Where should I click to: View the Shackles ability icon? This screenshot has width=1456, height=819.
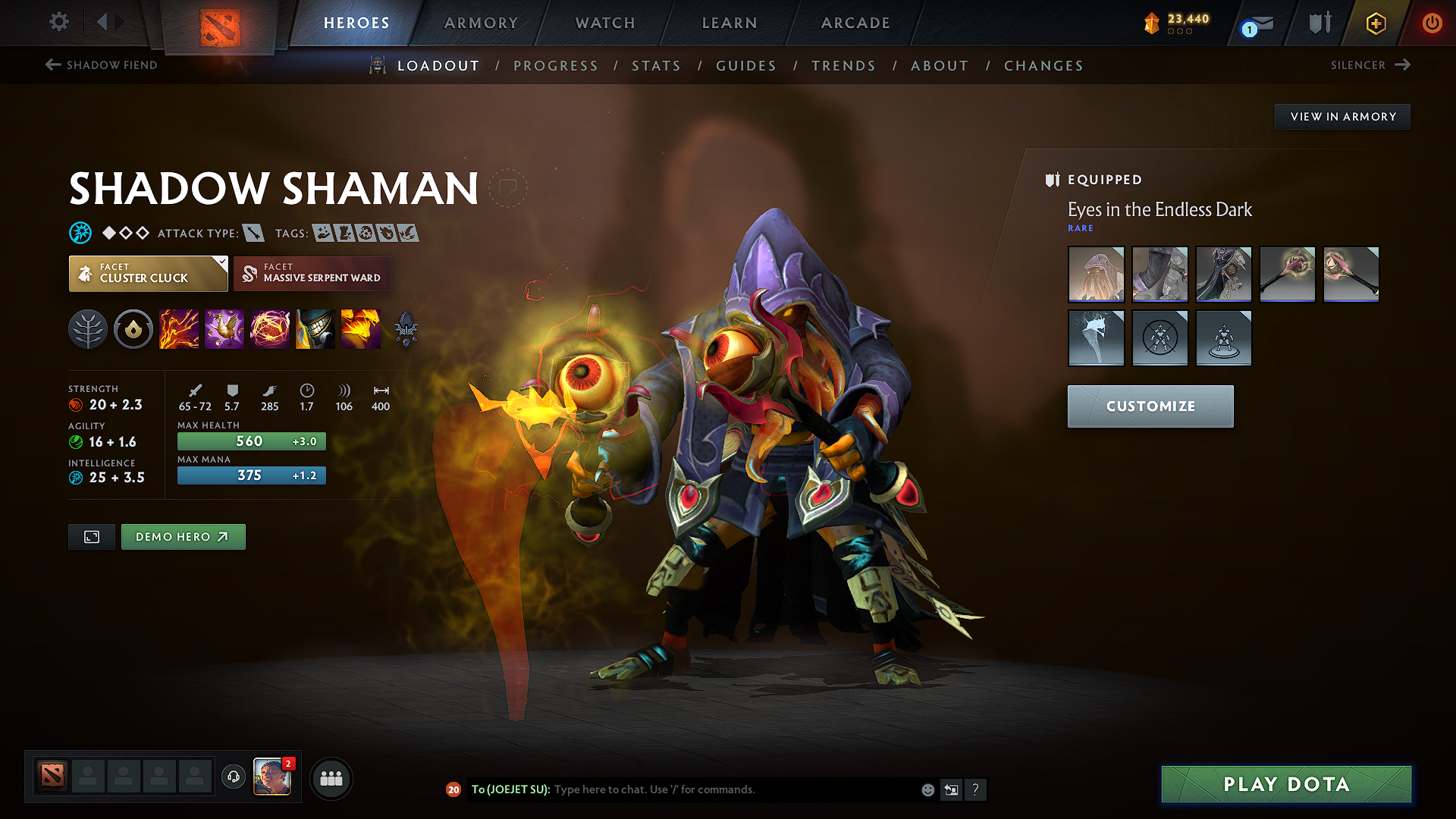(270, 329)
